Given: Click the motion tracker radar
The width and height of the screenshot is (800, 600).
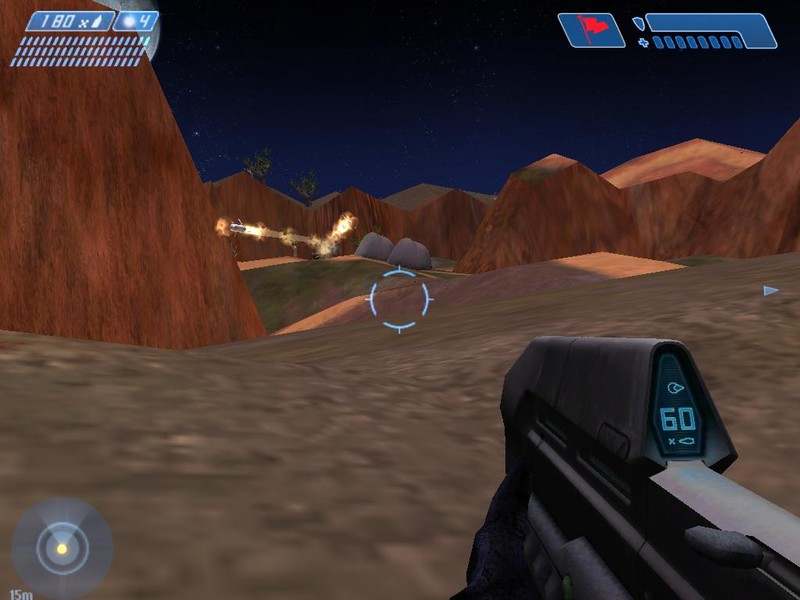Looking at the screenshot, I should pos(62,548).
